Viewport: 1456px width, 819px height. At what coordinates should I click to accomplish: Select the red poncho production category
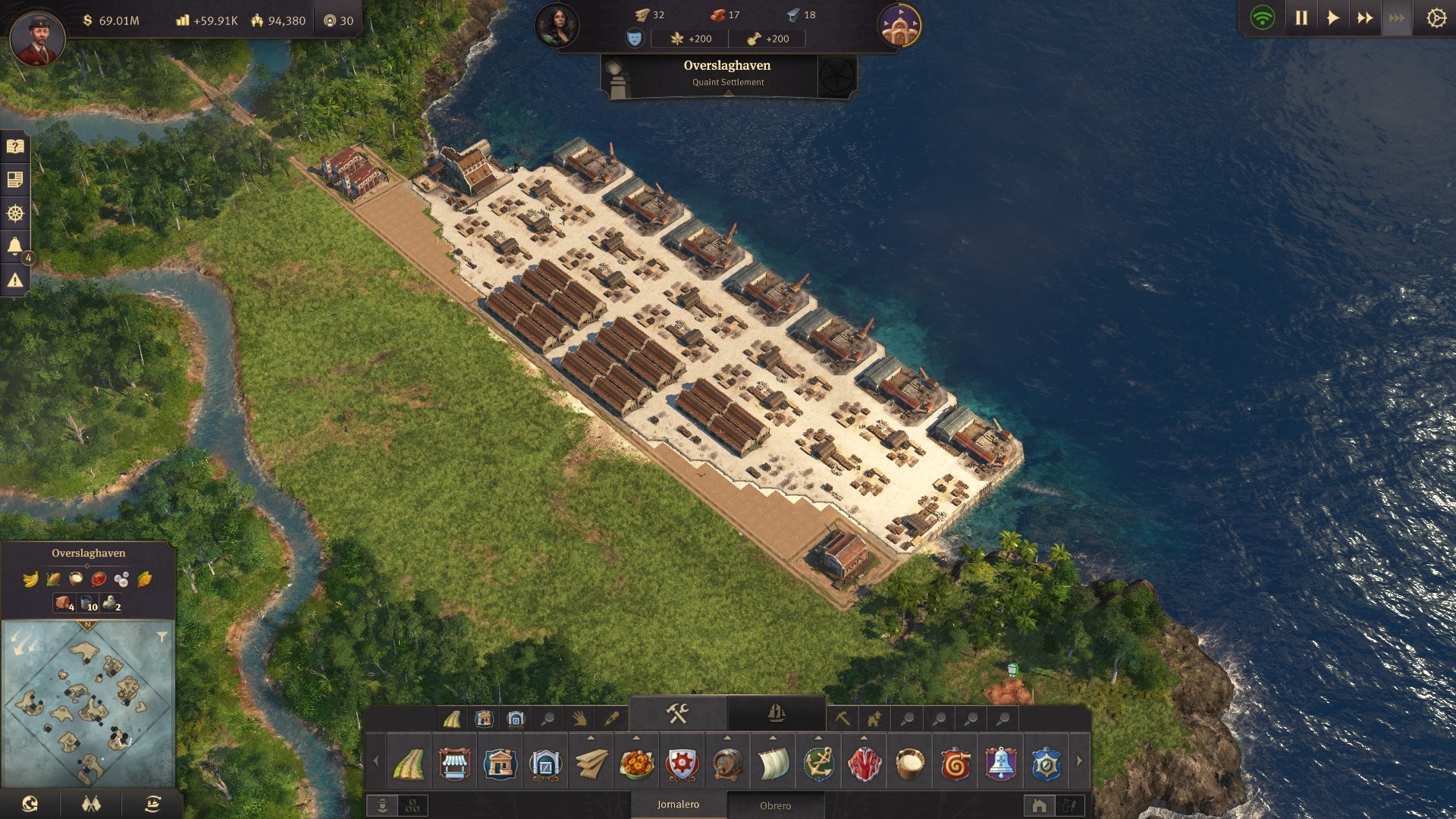(864, 764)
